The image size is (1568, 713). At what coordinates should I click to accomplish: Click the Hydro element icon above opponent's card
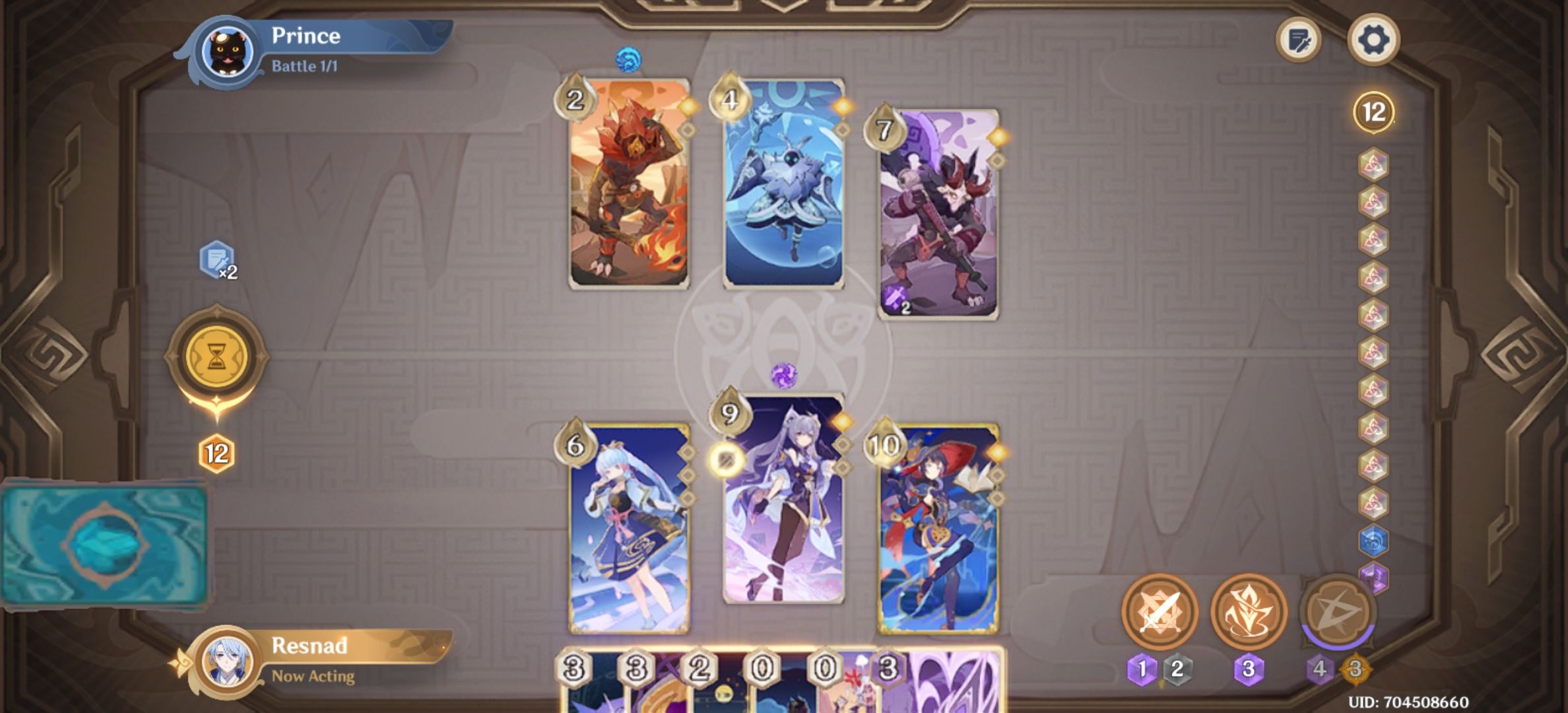[630, 59]
